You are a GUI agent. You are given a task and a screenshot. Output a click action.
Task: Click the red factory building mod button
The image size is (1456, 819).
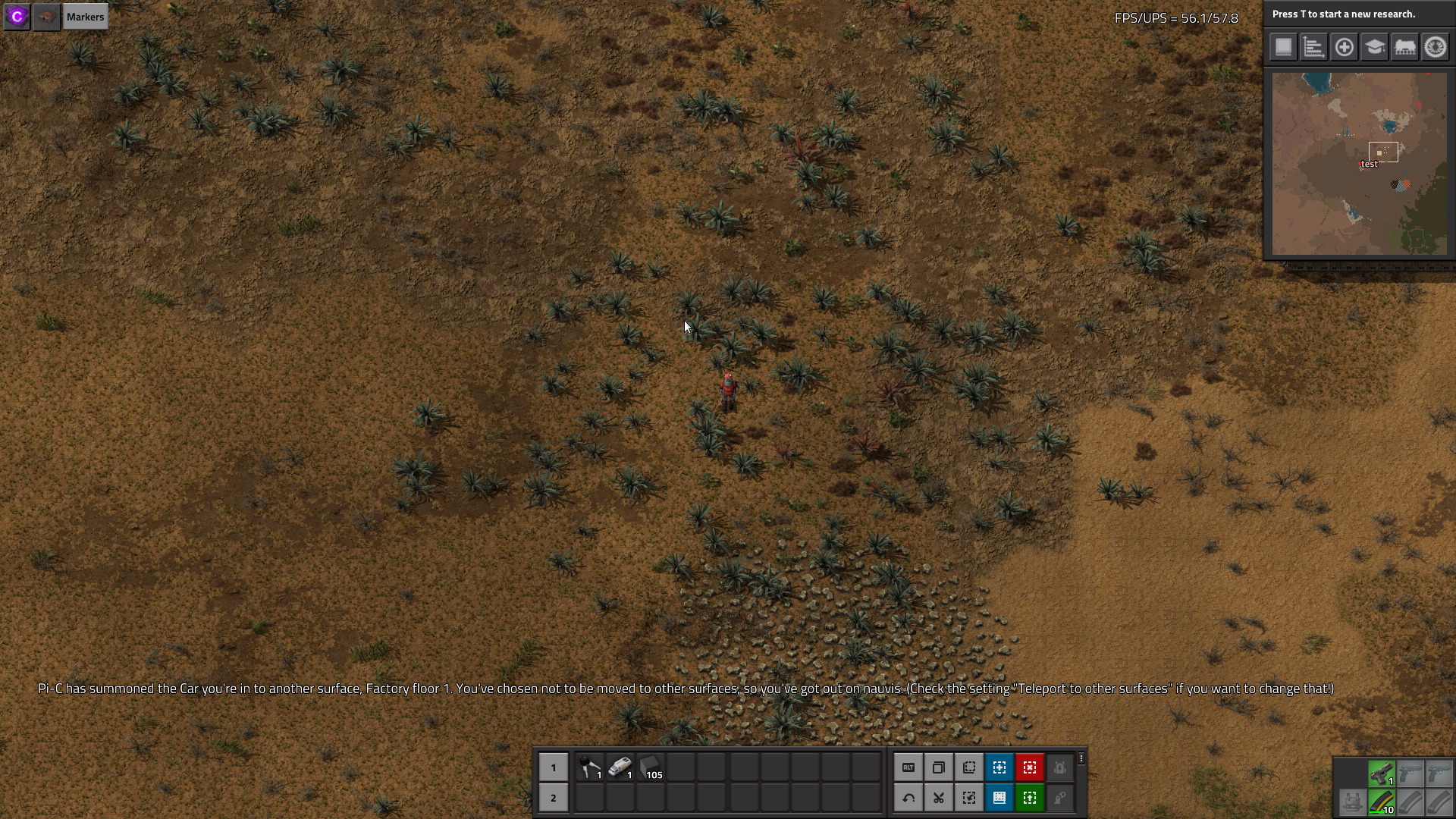pyautogui.click(x=47, y=17)
